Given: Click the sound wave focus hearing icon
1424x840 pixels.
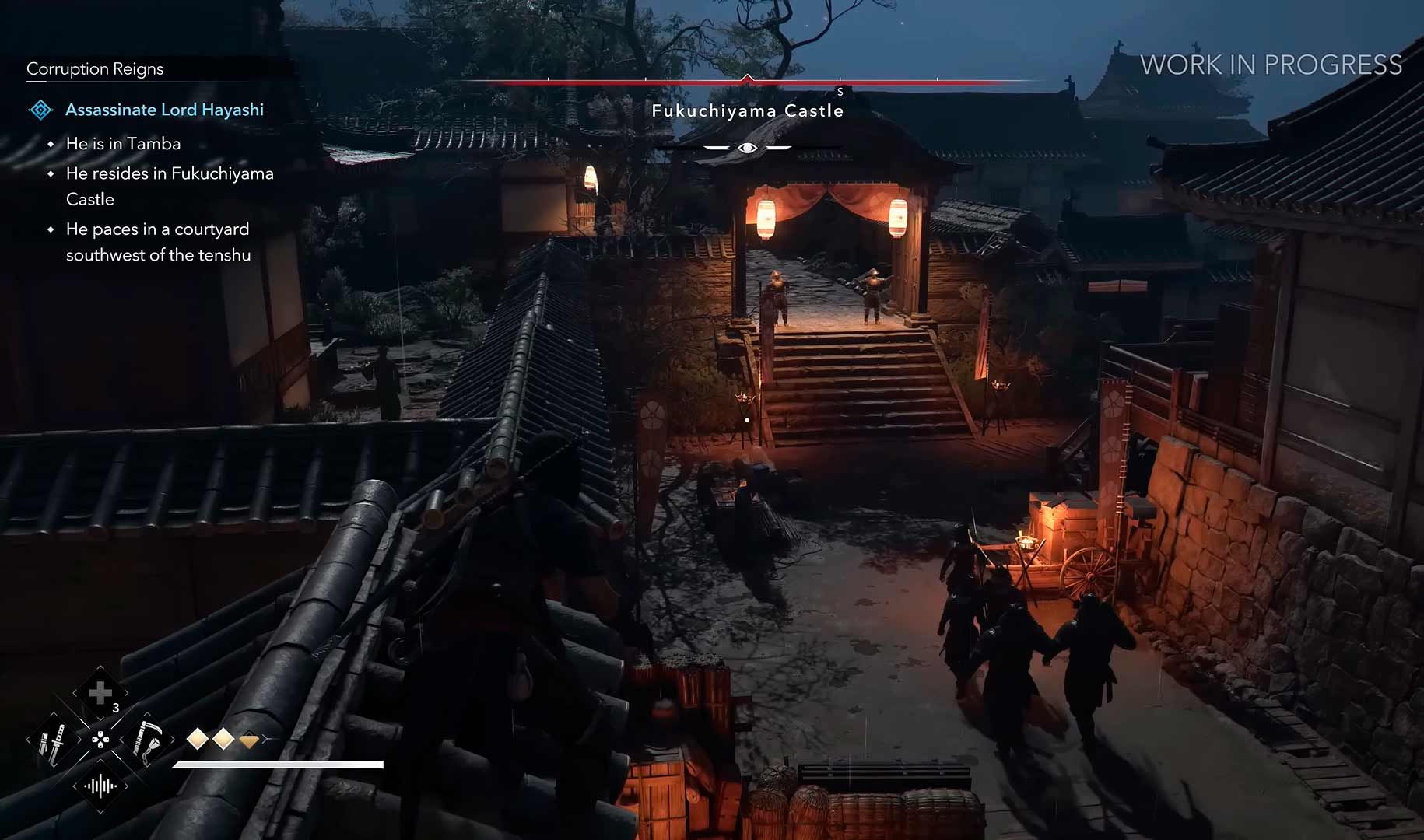Looking at the screenshot, I should point(100,786).
